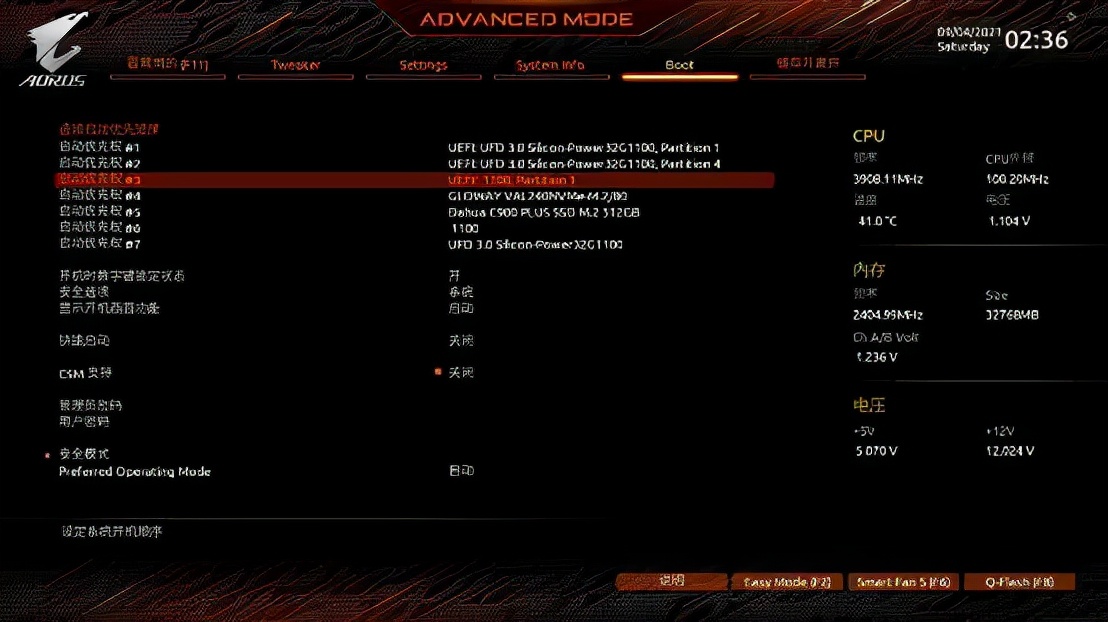Open the Favorites (F11) tab
1108x622 pixels.
167,64
